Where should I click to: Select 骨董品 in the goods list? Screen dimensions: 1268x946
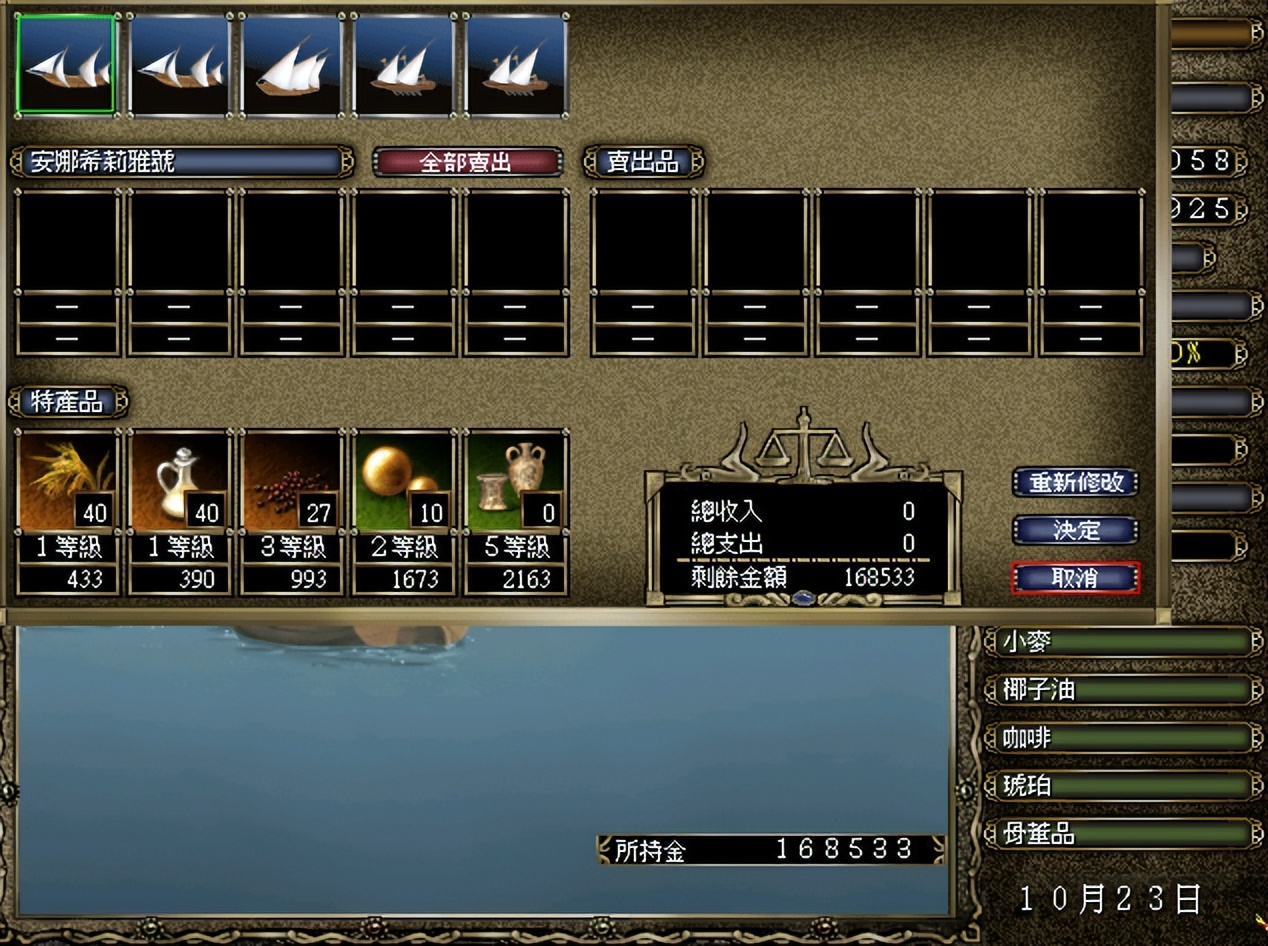point(1122,834)
